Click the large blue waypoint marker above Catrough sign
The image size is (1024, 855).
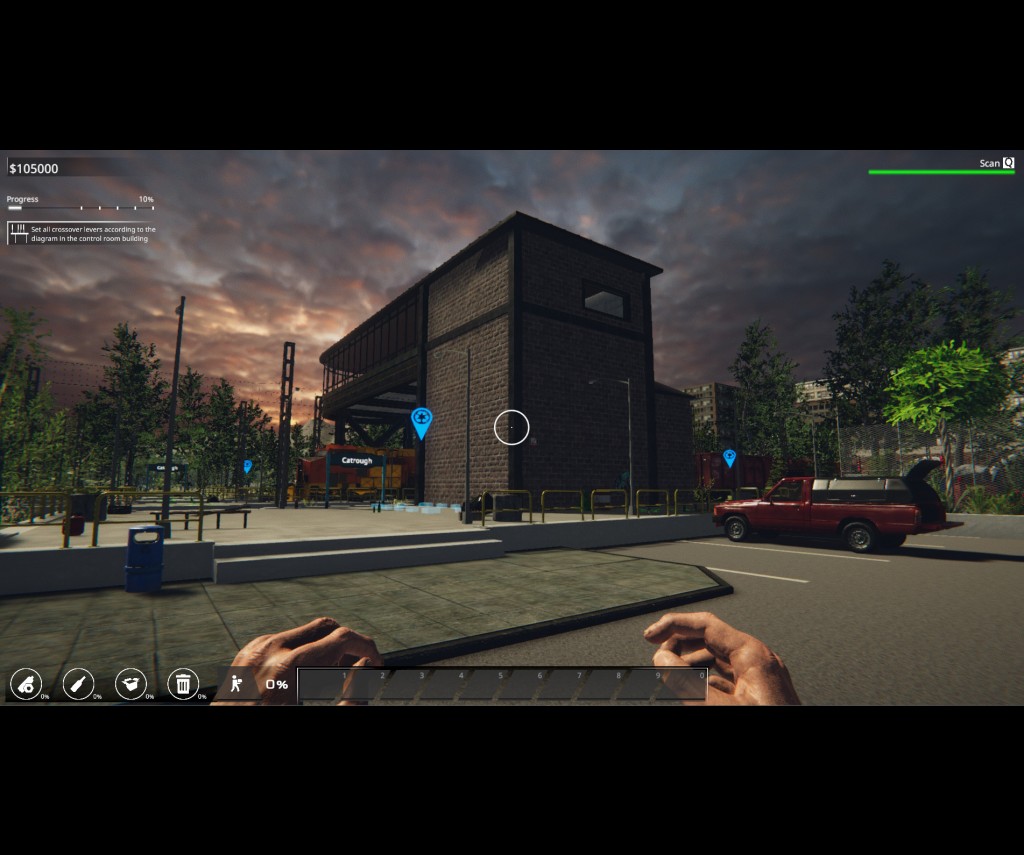(422, 421)
